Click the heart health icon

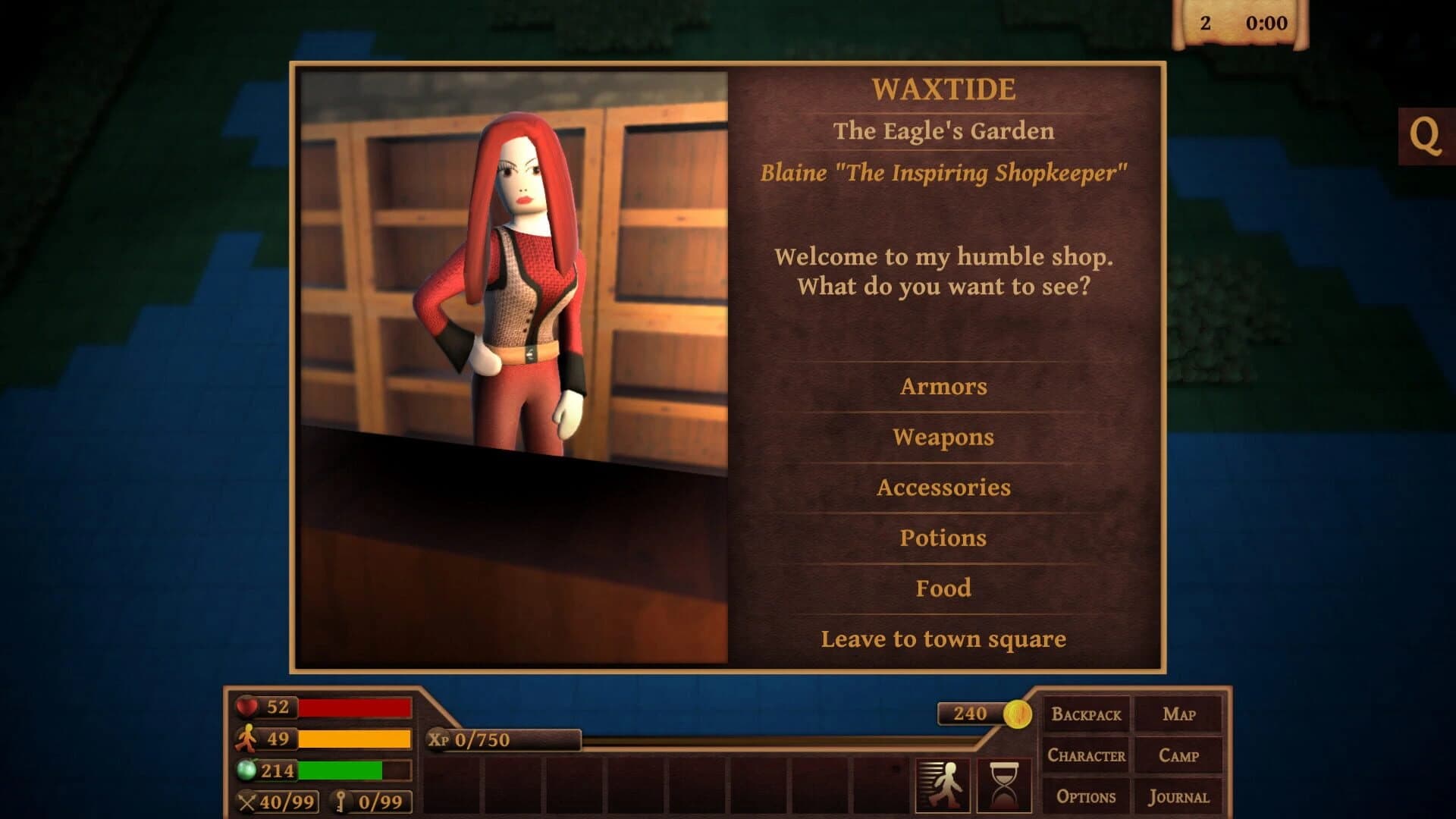pos(246,708)
